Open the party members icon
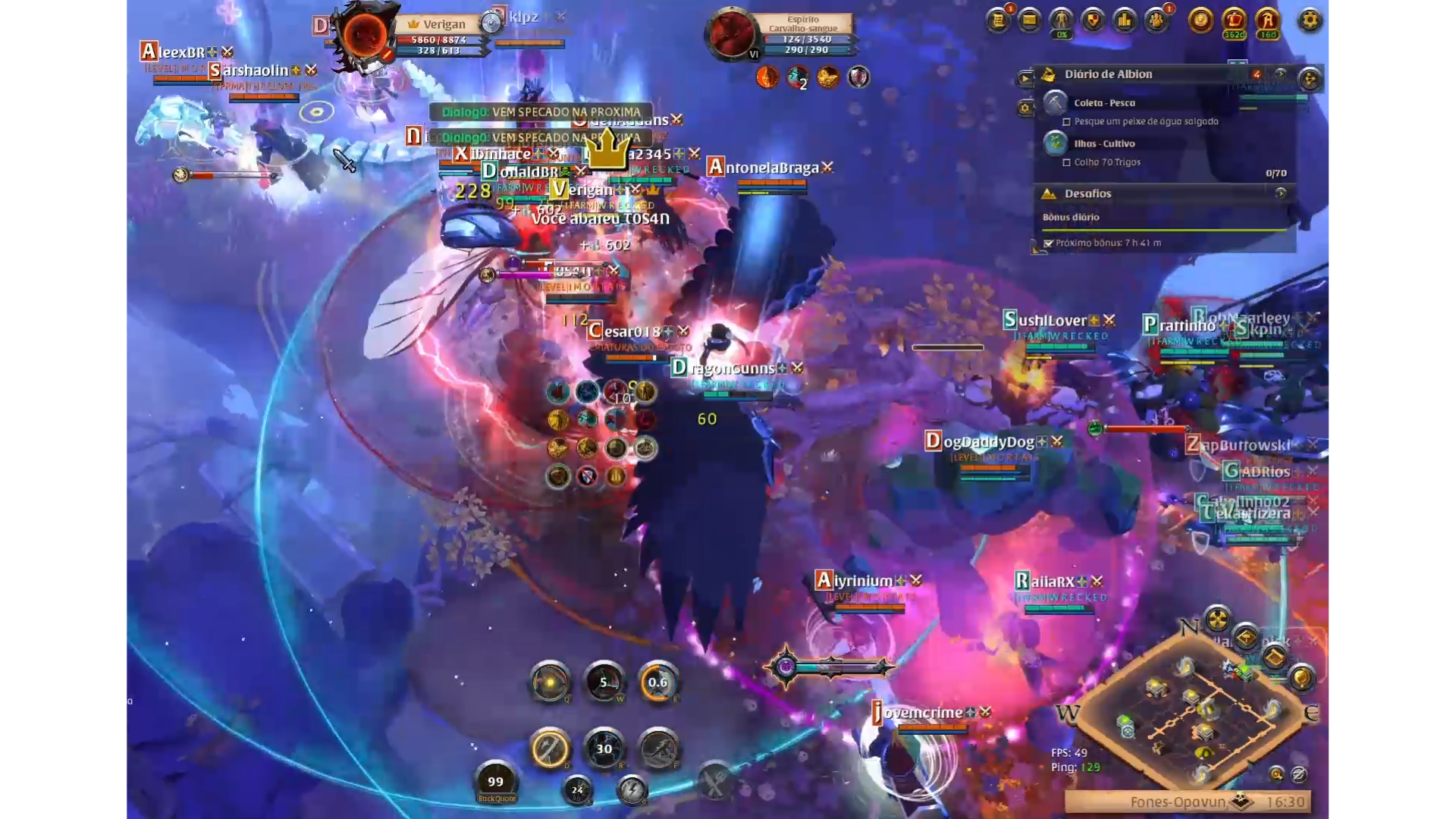The image size is (1456, 819). point(1156,20)
